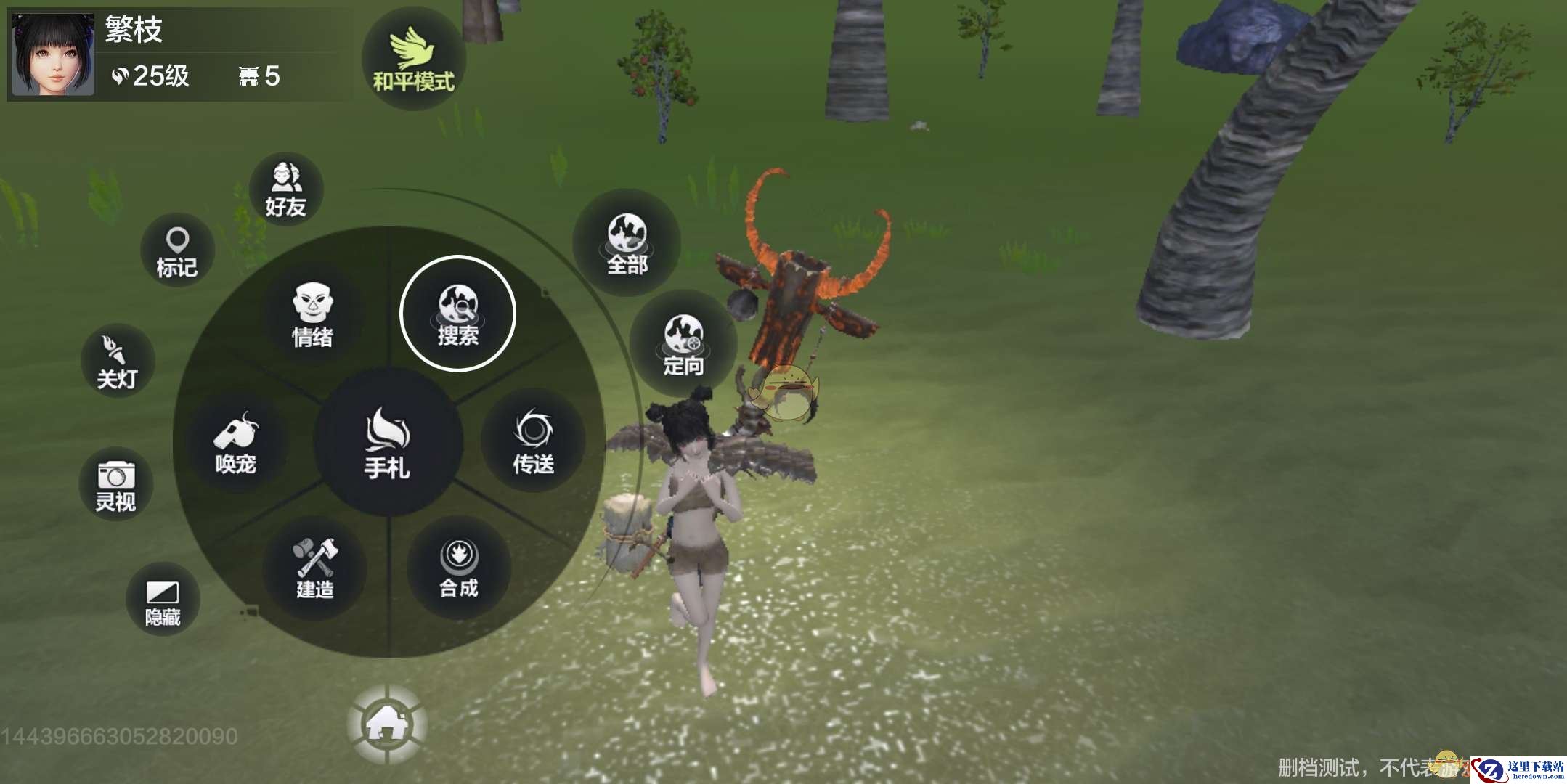Hide the interface with 隐藏
This screenshot has height=784, width=1567.
click(163, 602)
